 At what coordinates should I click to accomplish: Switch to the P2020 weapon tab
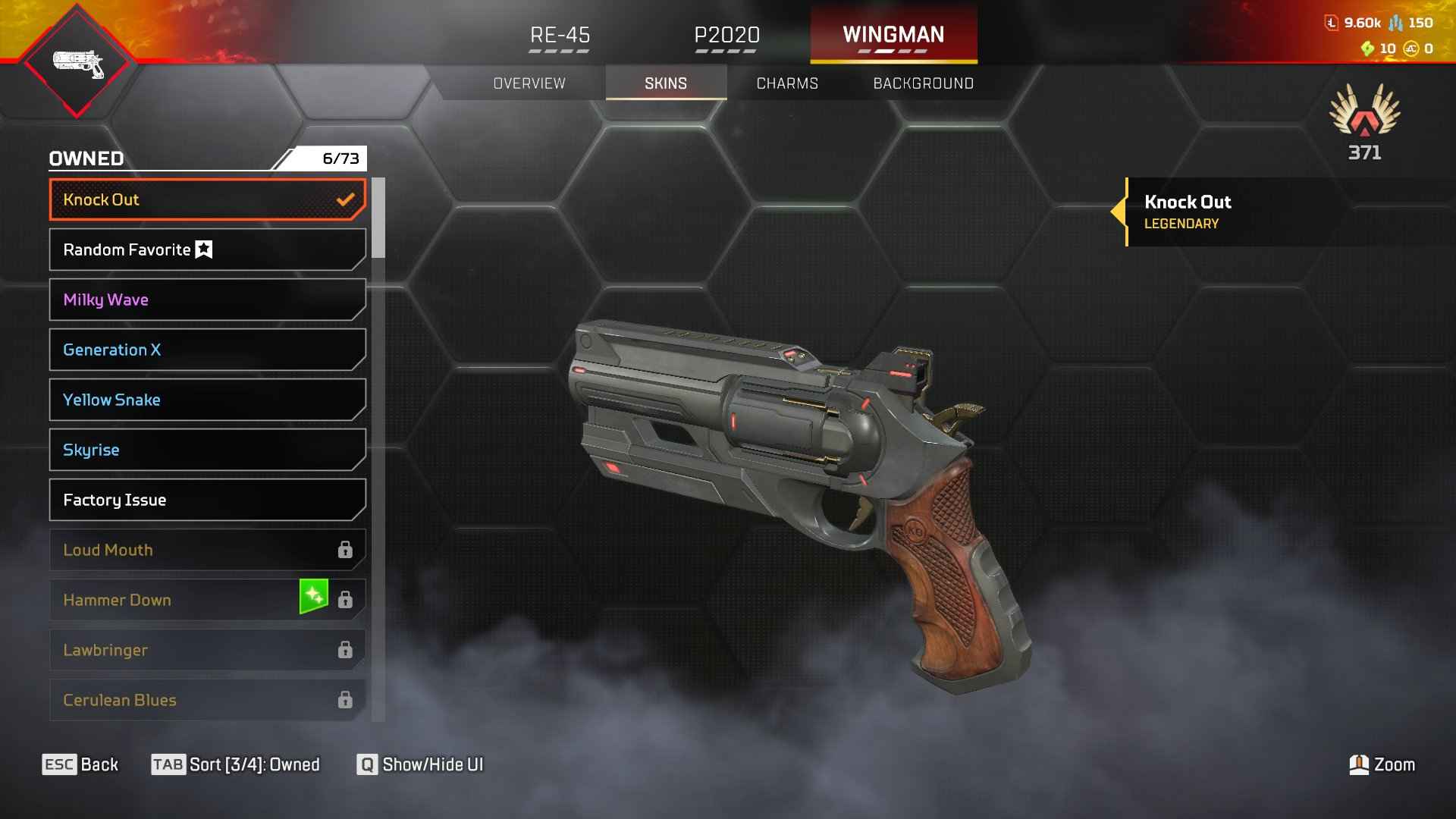tap(726, 36)
